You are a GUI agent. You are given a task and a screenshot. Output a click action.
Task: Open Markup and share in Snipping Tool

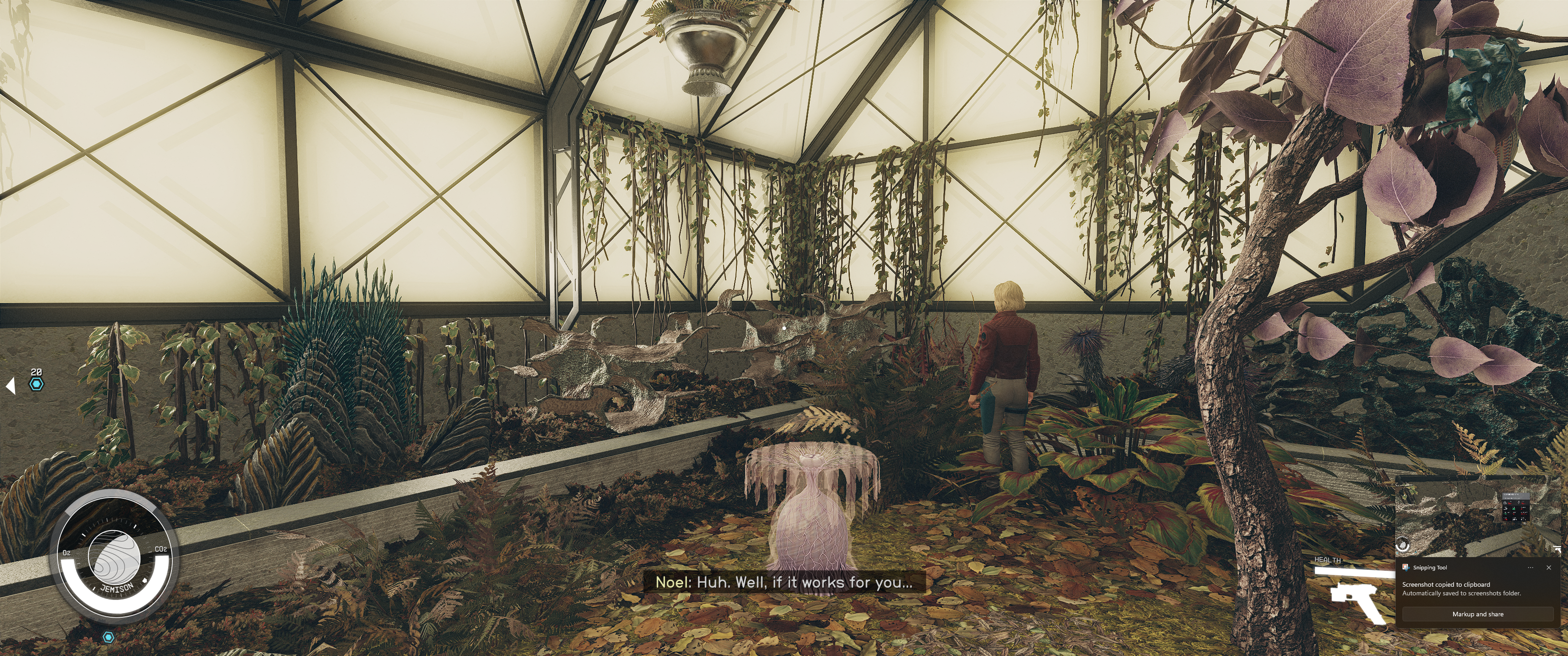tap(1477, 614)
